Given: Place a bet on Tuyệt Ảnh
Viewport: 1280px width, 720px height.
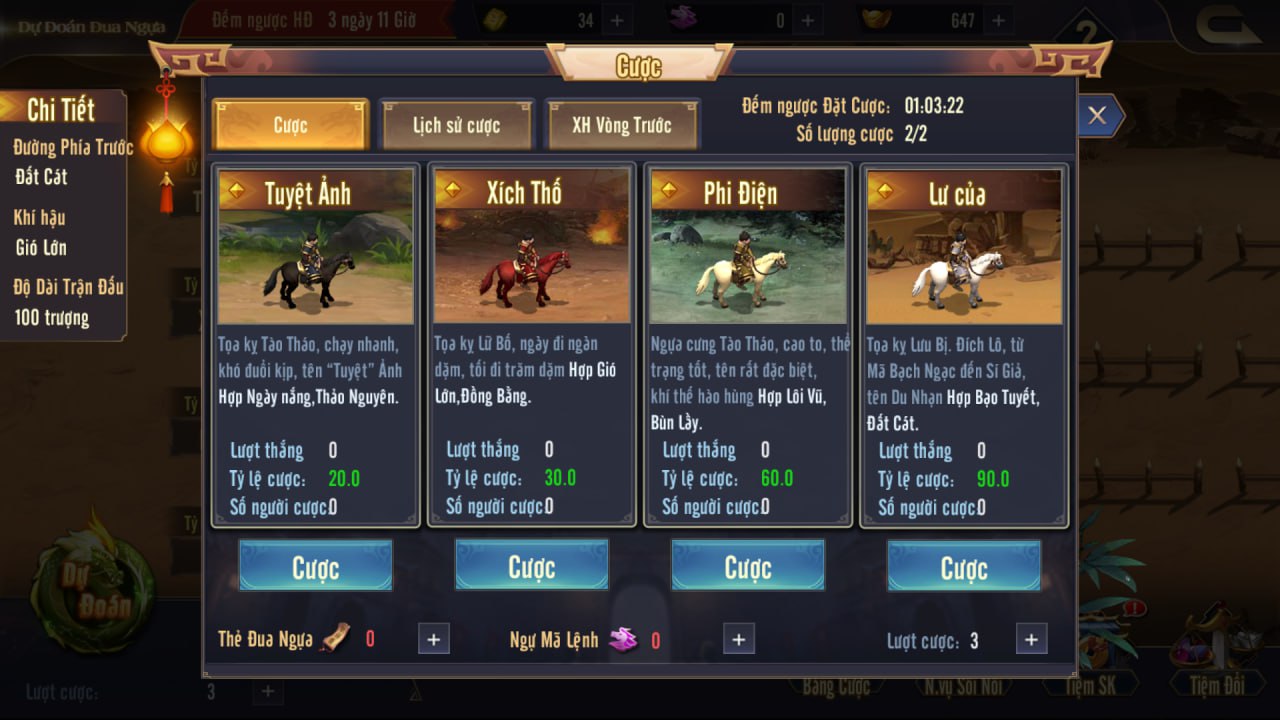Looking at the screenshot, I should 315,567.
